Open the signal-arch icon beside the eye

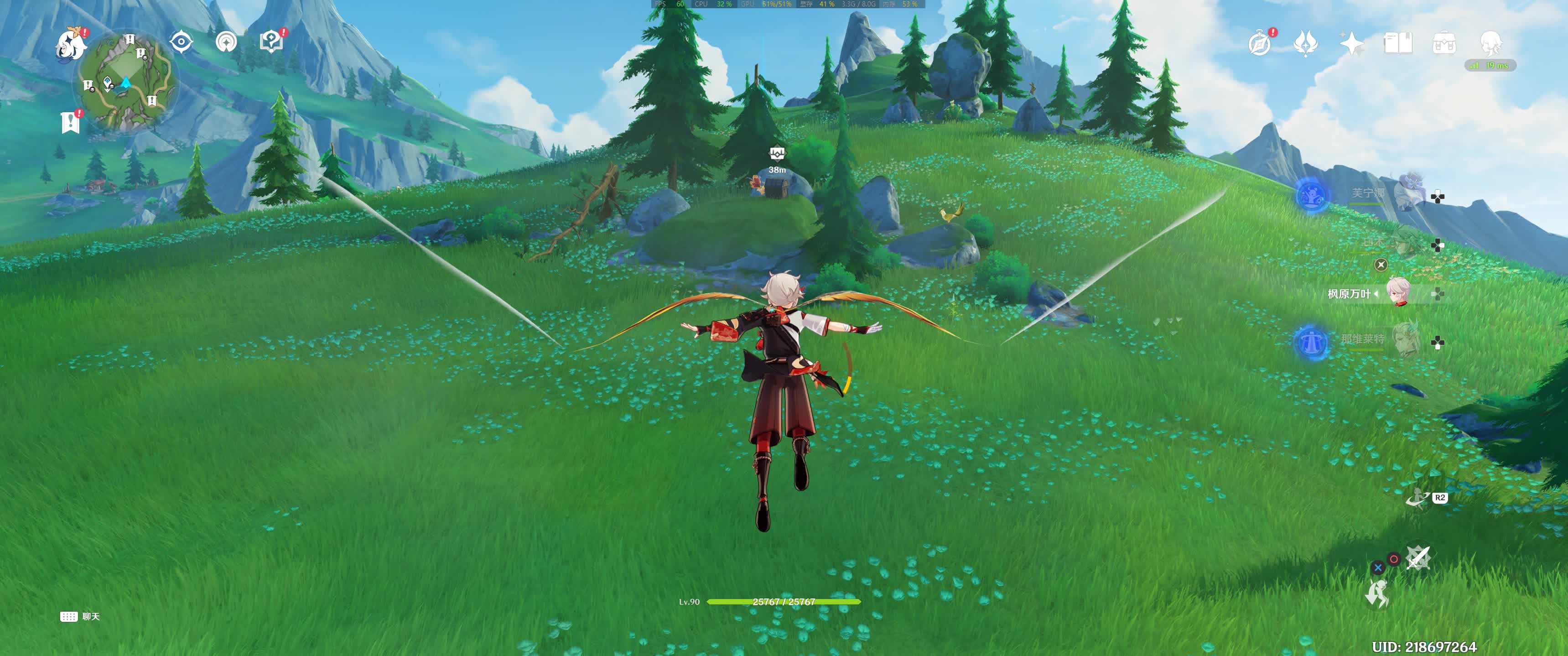(x=226, y=42)
